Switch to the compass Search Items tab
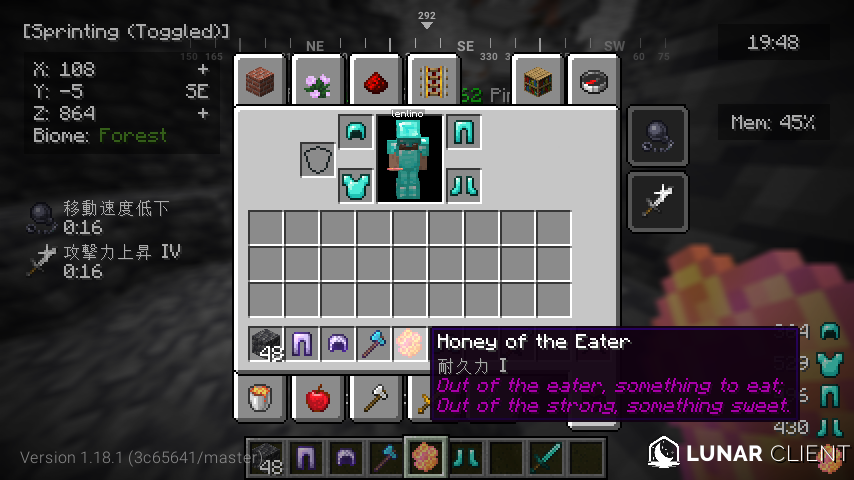This screenshot has height=480, width=854. (x=594, y=79)
